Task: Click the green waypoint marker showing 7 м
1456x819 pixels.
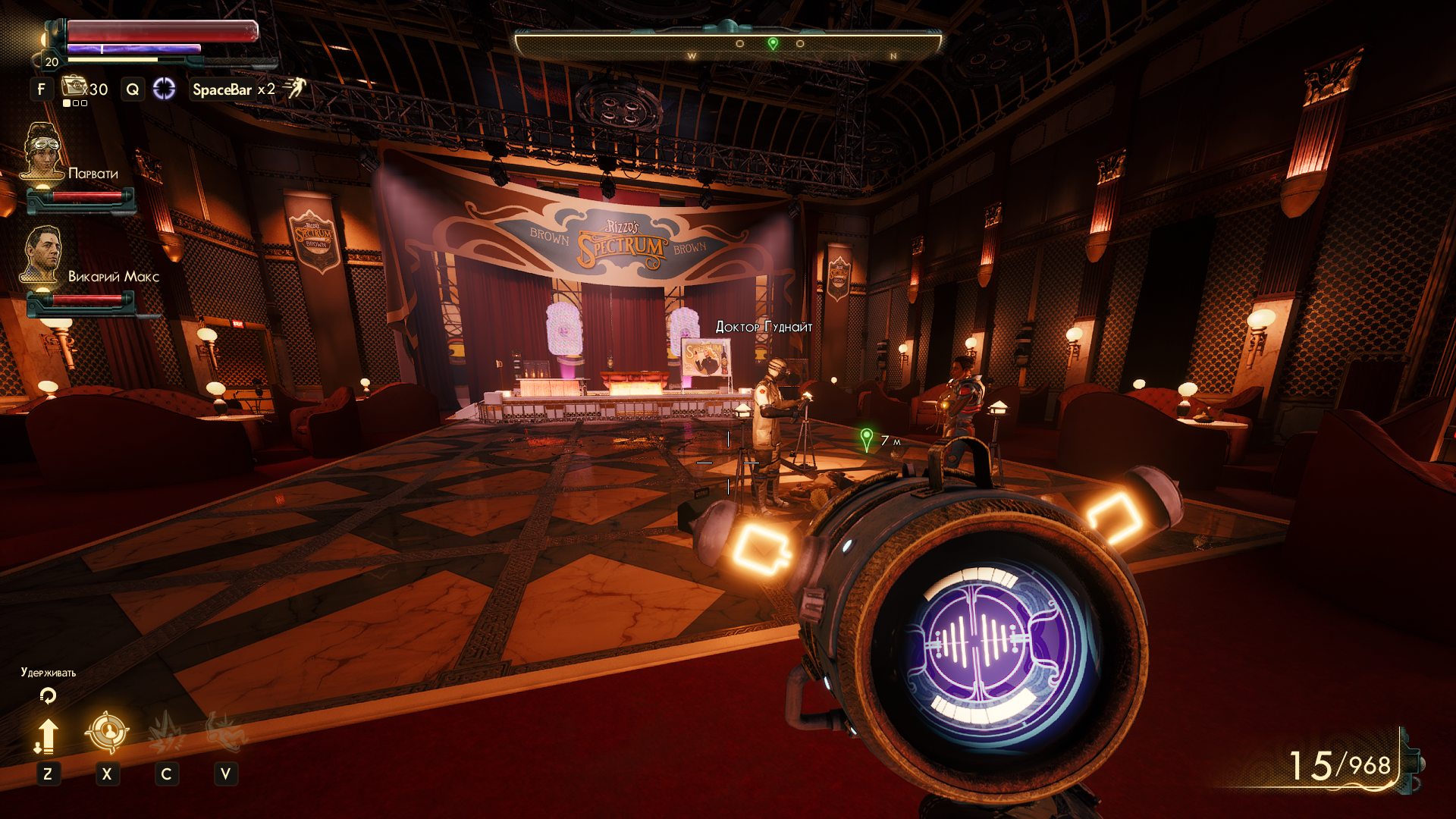Action: click(867, 439)
